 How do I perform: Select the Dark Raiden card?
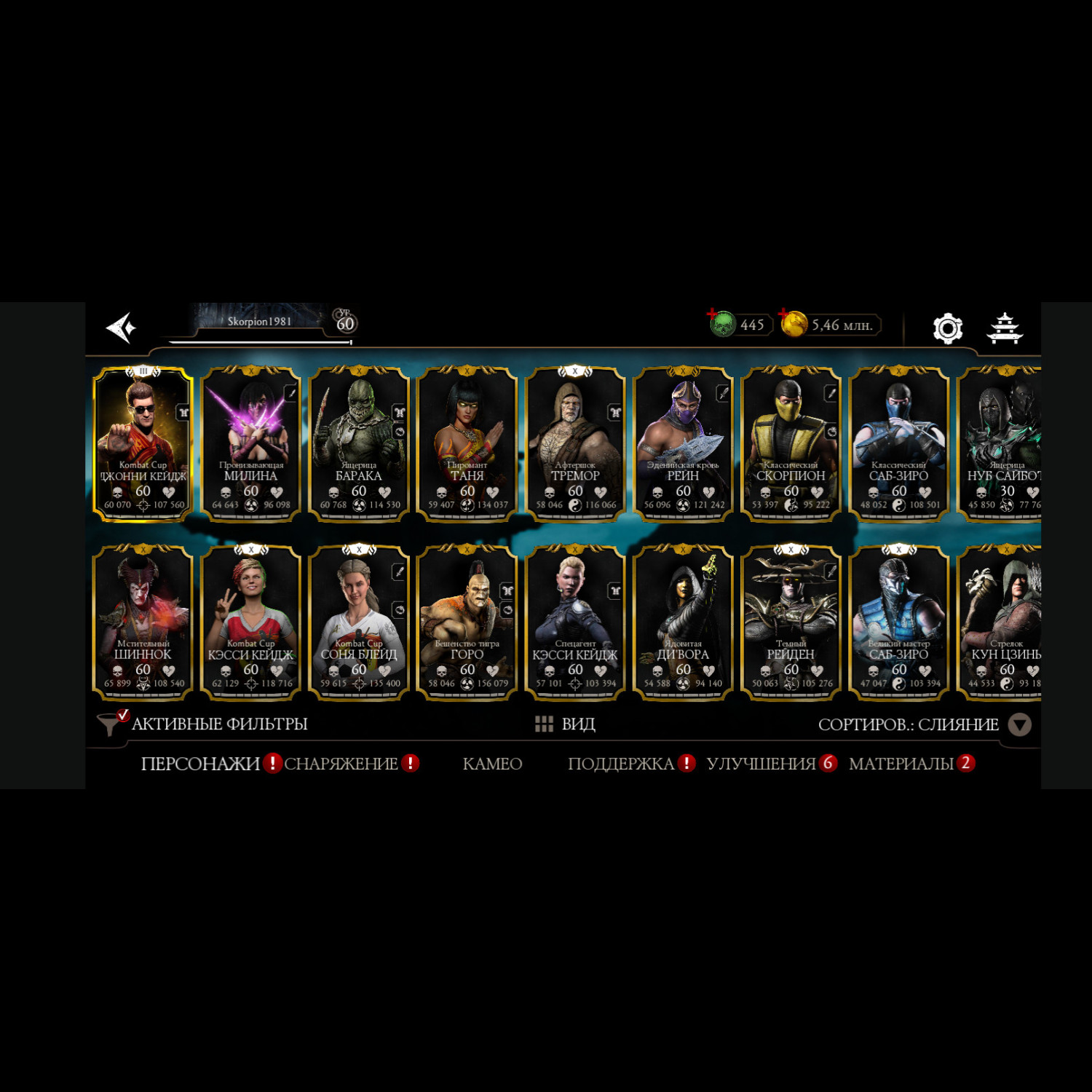point(791,622)
